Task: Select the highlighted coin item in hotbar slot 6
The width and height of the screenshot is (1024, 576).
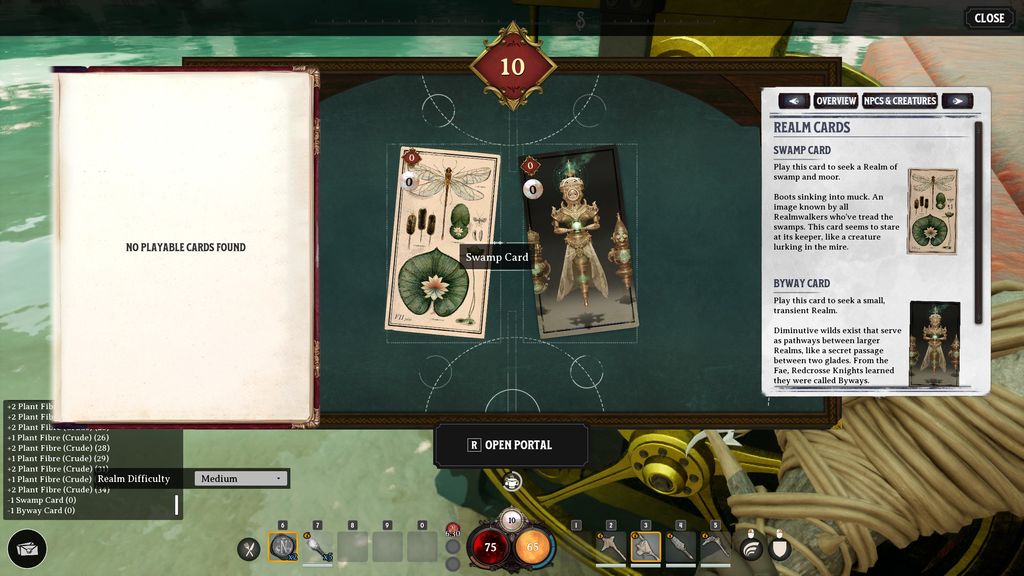Action: [x=283, y=547]
